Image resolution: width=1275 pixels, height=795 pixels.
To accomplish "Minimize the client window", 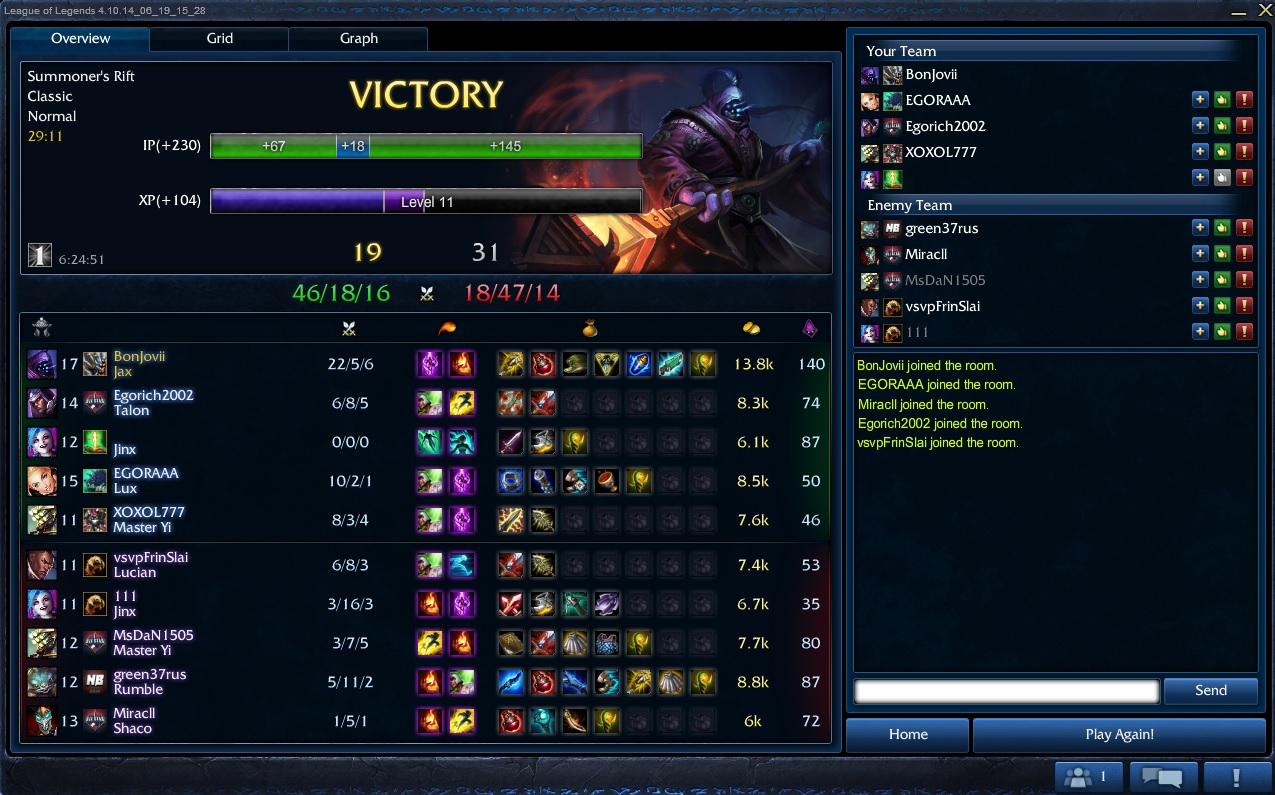I will coord(1239,12).
